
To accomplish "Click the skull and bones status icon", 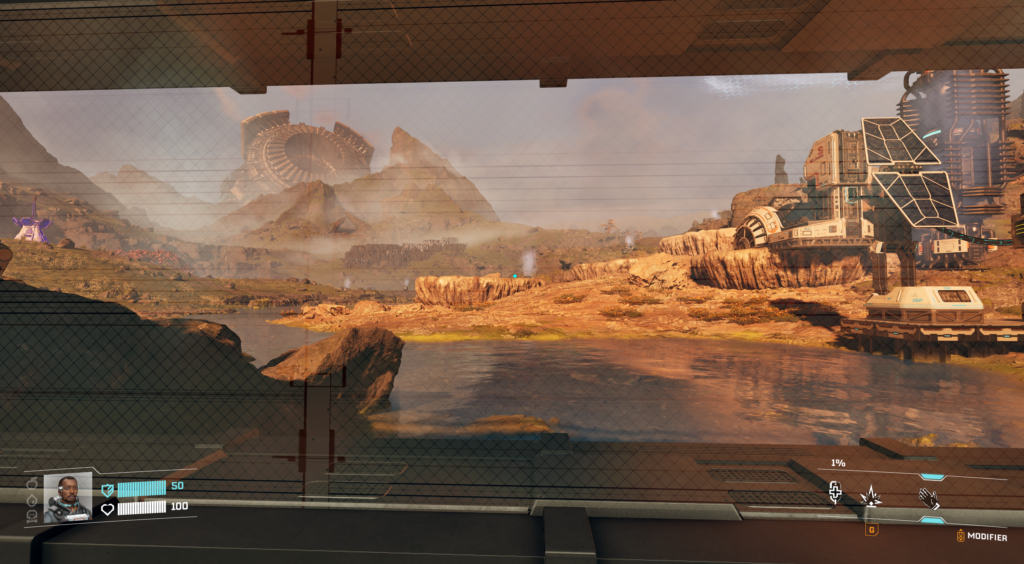I will point(31,516).
